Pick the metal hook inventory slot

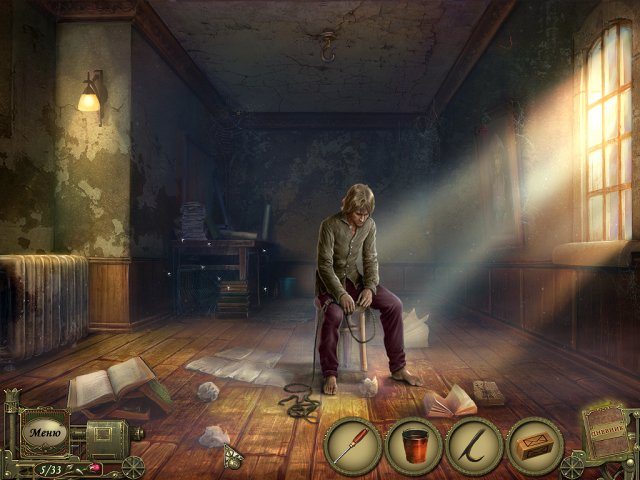tap(474, 446)
